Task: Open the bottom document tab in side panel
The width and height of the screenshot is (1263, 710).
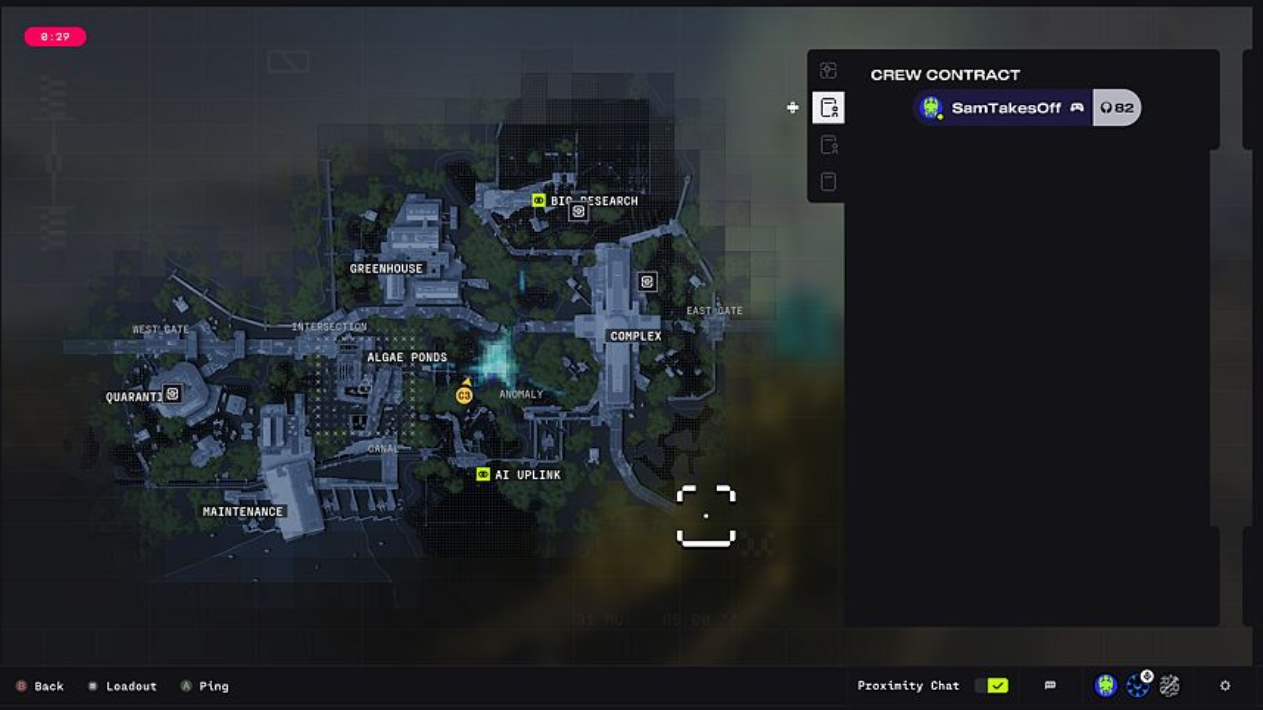Action: tap(828, 182)
